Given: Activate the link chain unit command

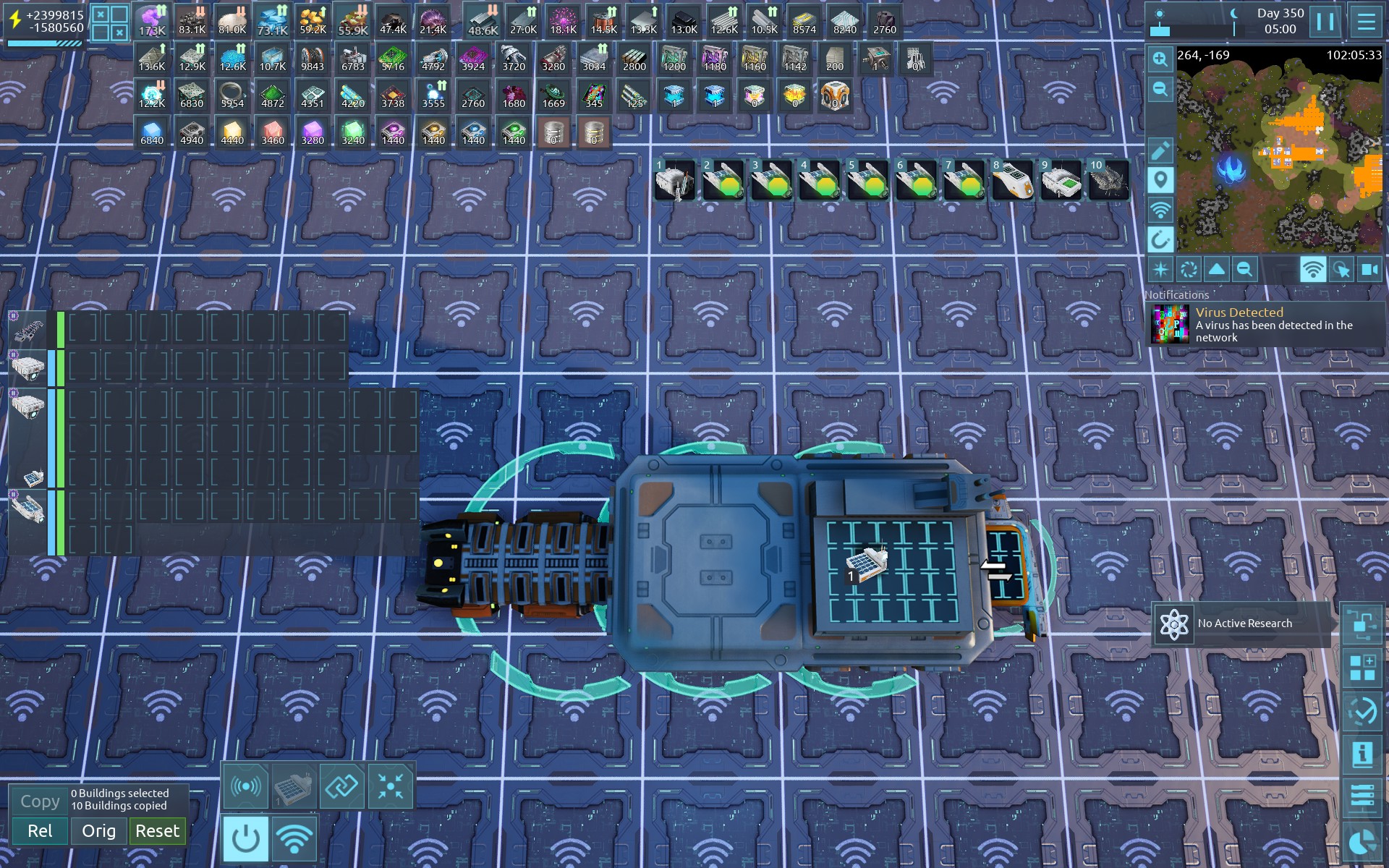Looking at the screenshot, I should coord(341,786).
